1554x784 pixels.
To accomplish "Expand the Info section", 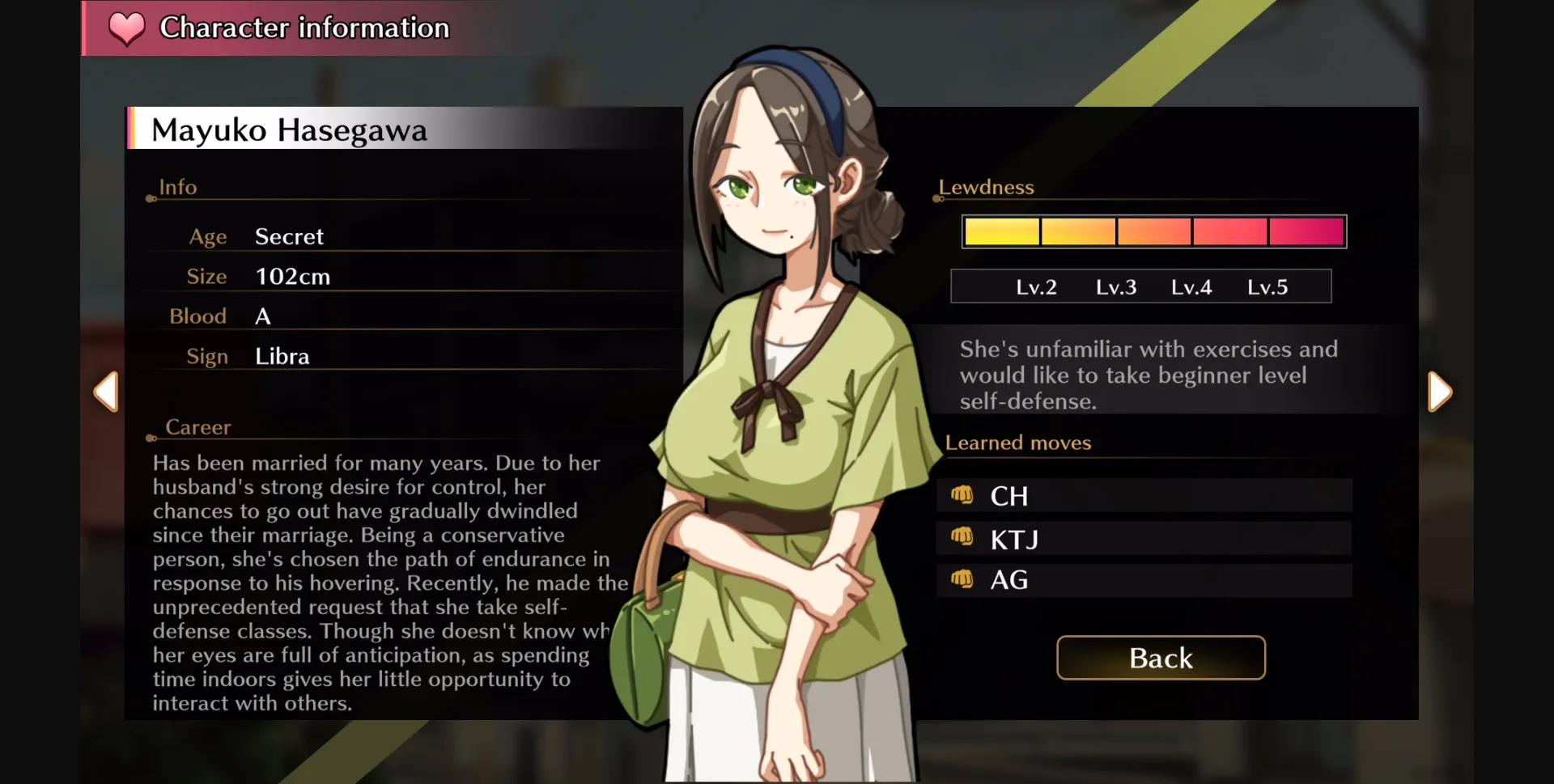I will pos(178,187).
